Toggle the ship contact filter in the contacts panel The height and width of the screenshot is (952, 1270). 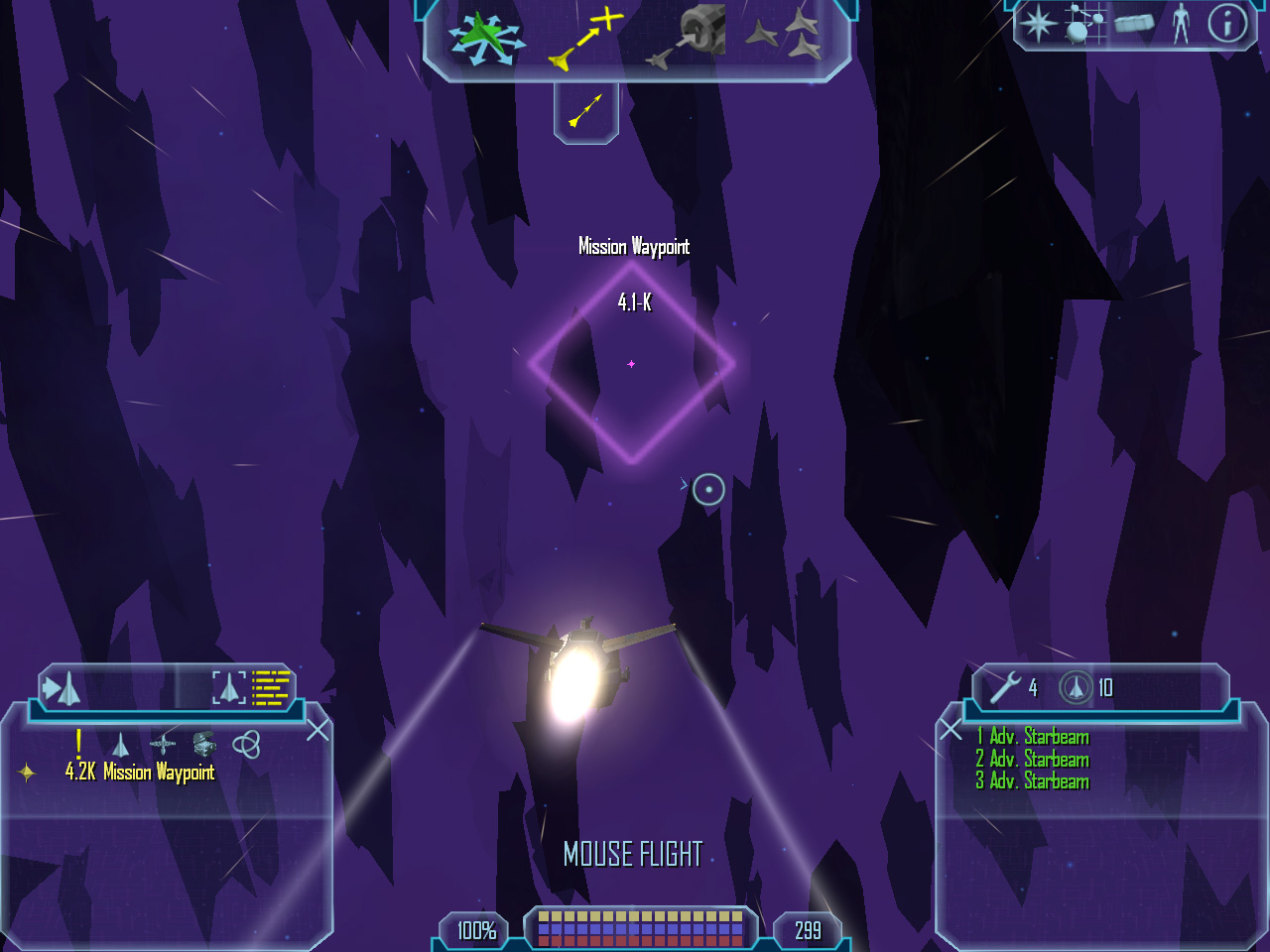tap(119, 743)
